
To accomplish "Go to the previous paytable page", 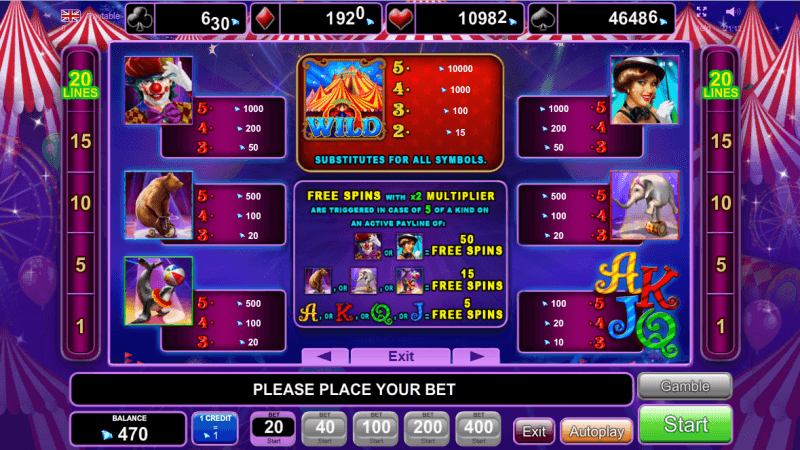I will click(325, 356).
